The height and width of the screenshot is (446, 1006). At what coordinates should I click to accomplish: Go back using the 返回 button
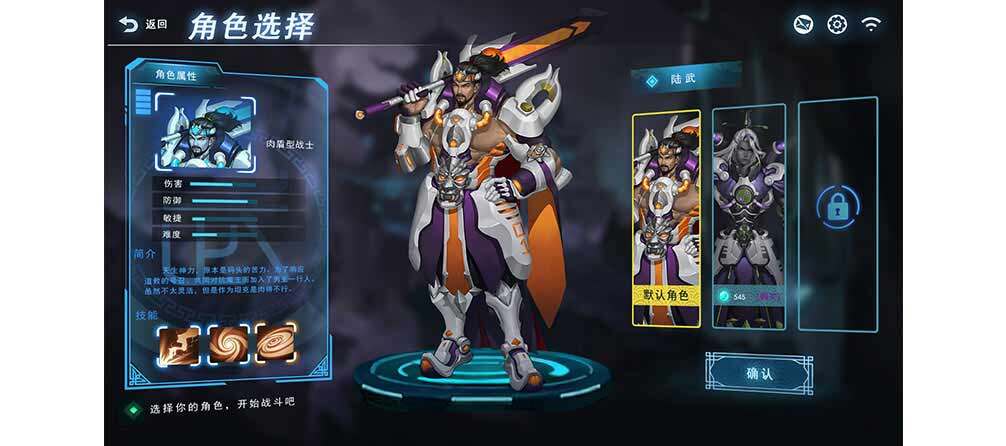[143, 24]
